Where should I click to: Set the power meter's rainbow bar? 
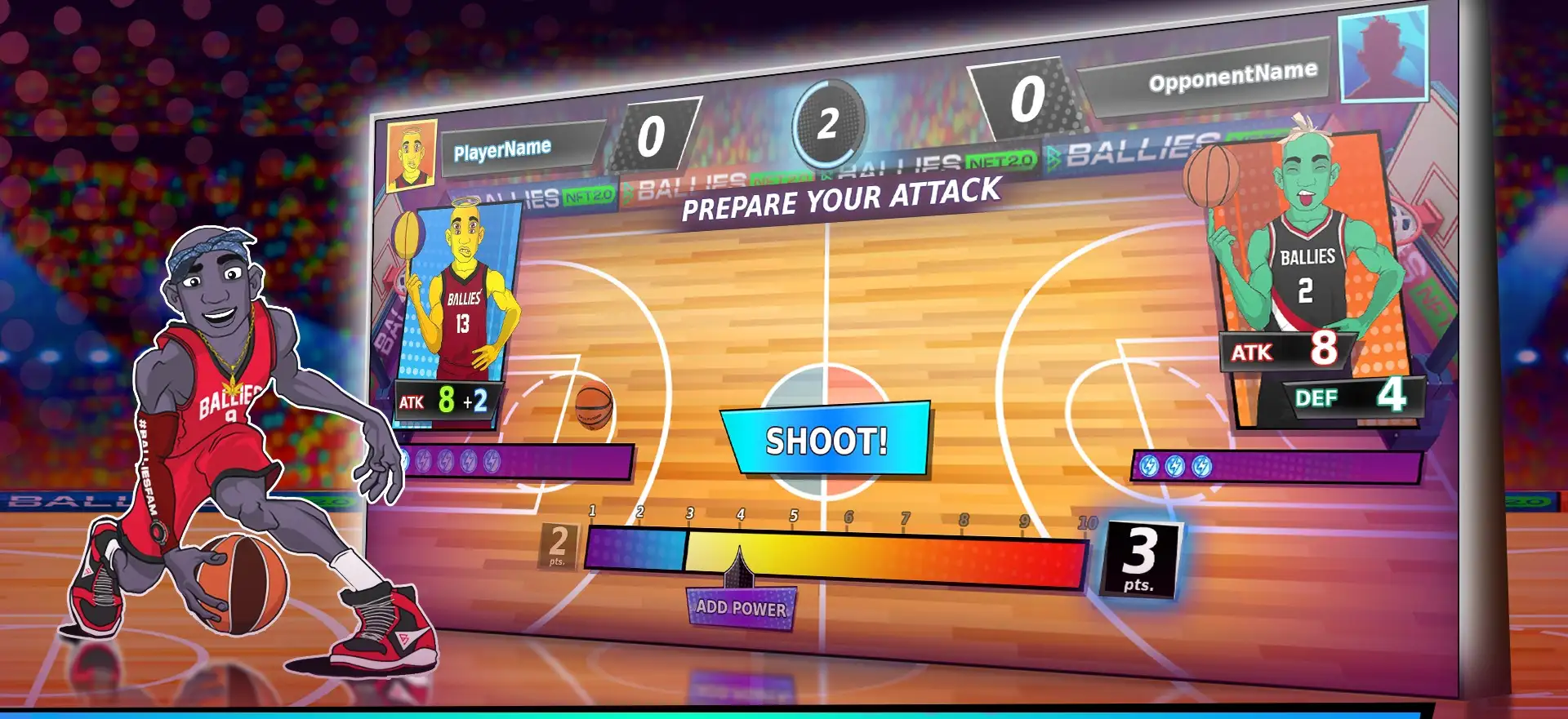(837, 558)
